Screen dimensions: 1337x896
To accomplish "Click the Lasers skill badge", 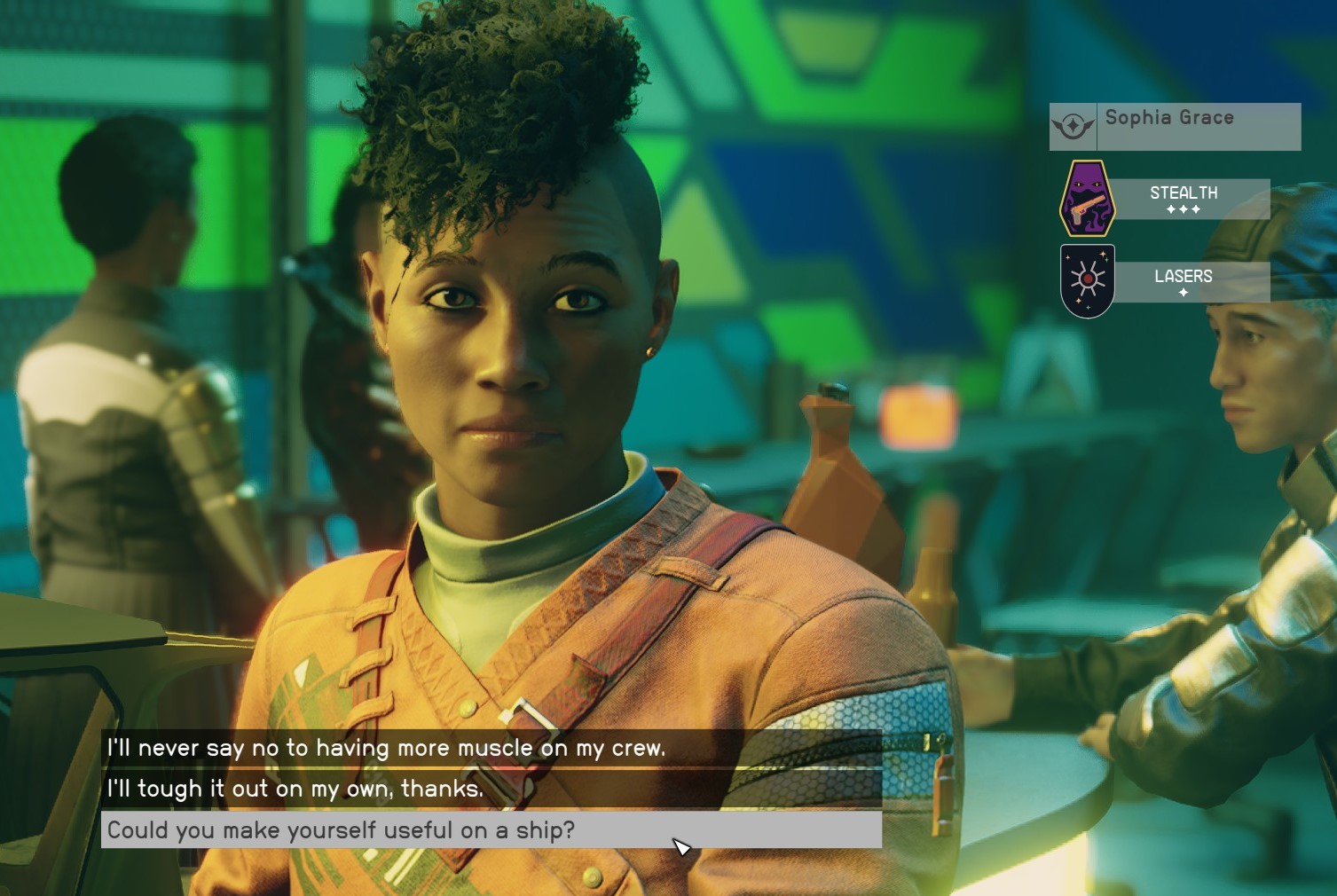I will click(x=1088, y=281).
